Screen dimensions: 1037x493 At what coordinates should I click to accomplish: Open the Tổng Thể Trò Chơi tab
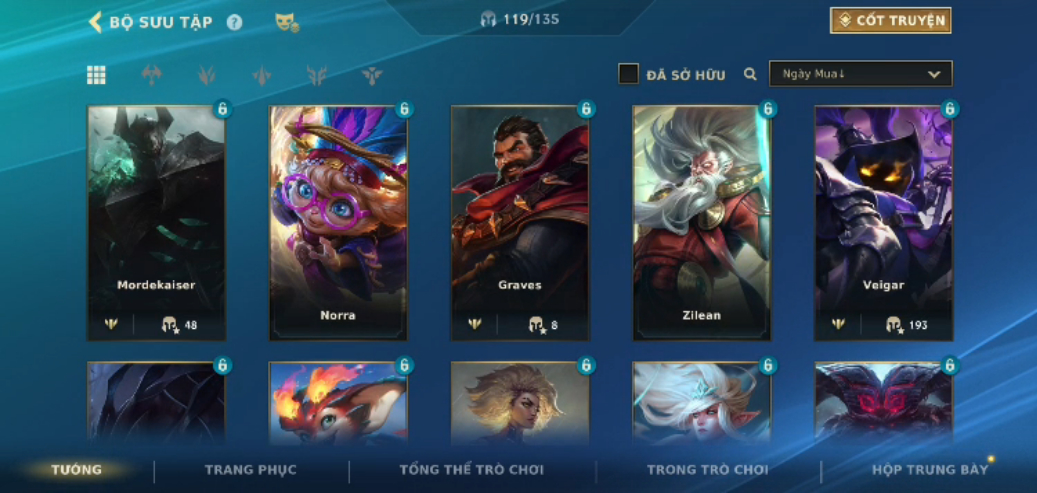pyautogui.click(x=472, y=470)
